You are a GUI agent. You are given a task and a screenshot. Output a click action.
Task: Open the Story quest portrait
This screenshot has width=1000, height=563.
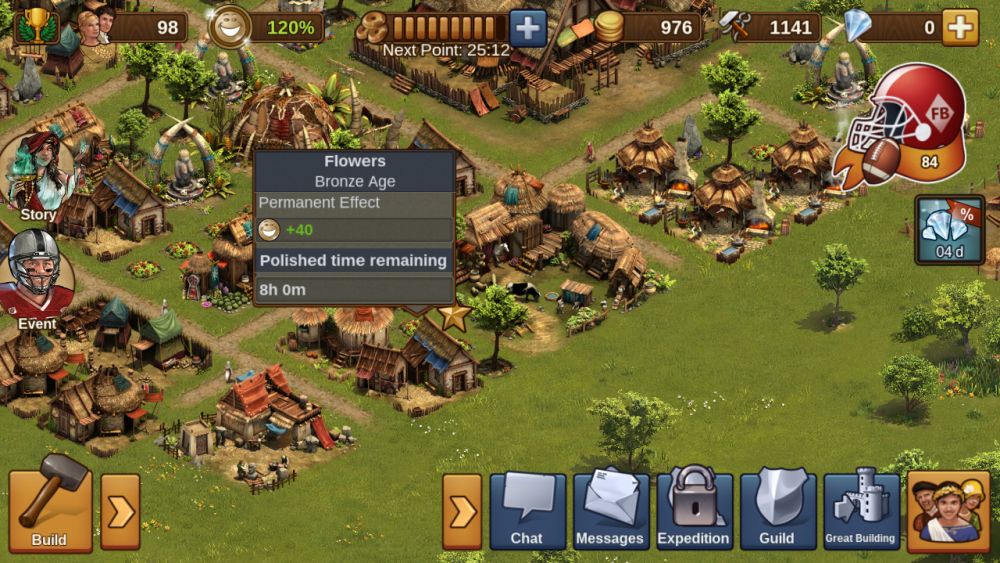pos(37,172)
